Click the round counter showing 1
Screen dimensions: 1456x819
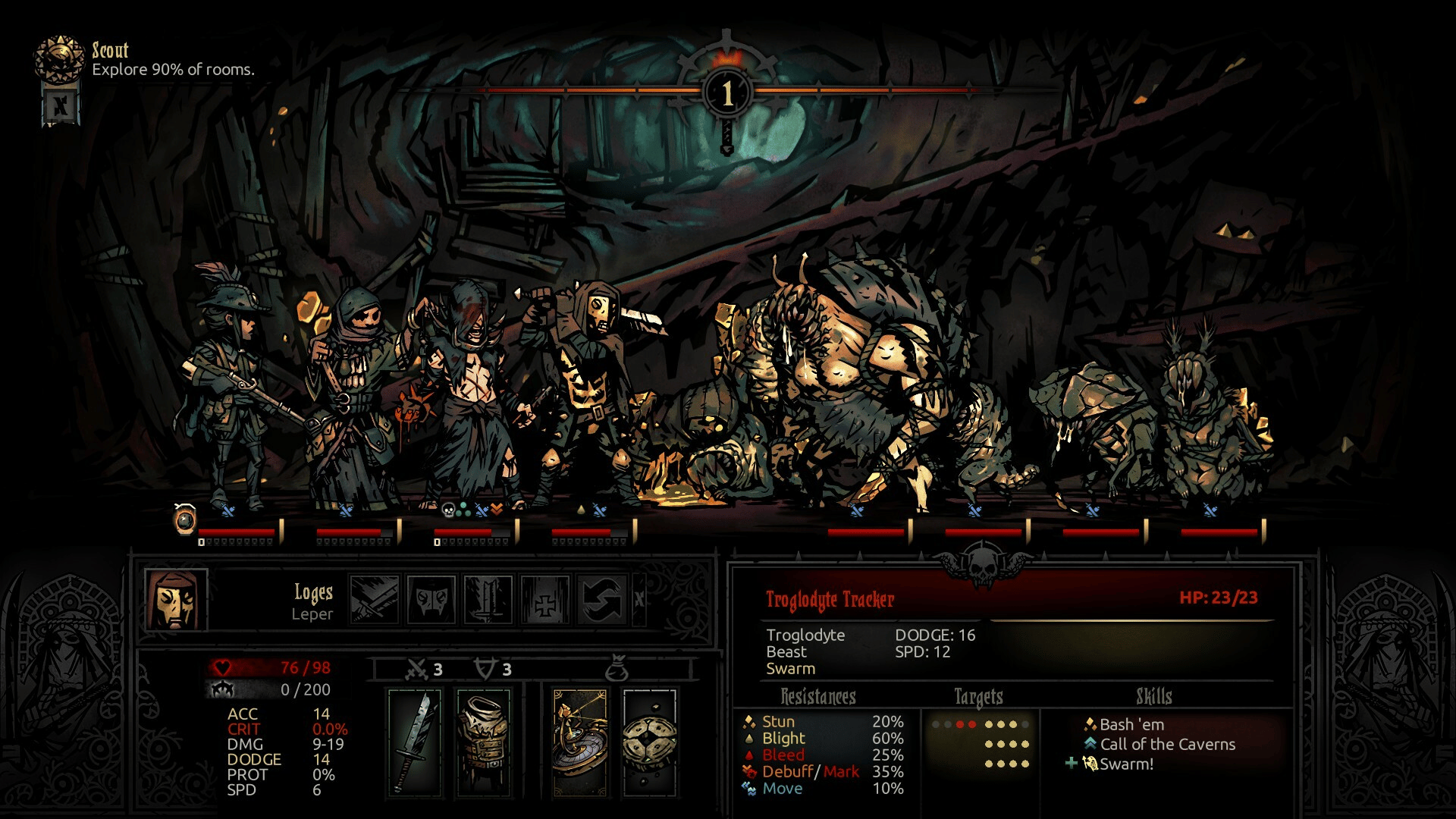[727, 94]
